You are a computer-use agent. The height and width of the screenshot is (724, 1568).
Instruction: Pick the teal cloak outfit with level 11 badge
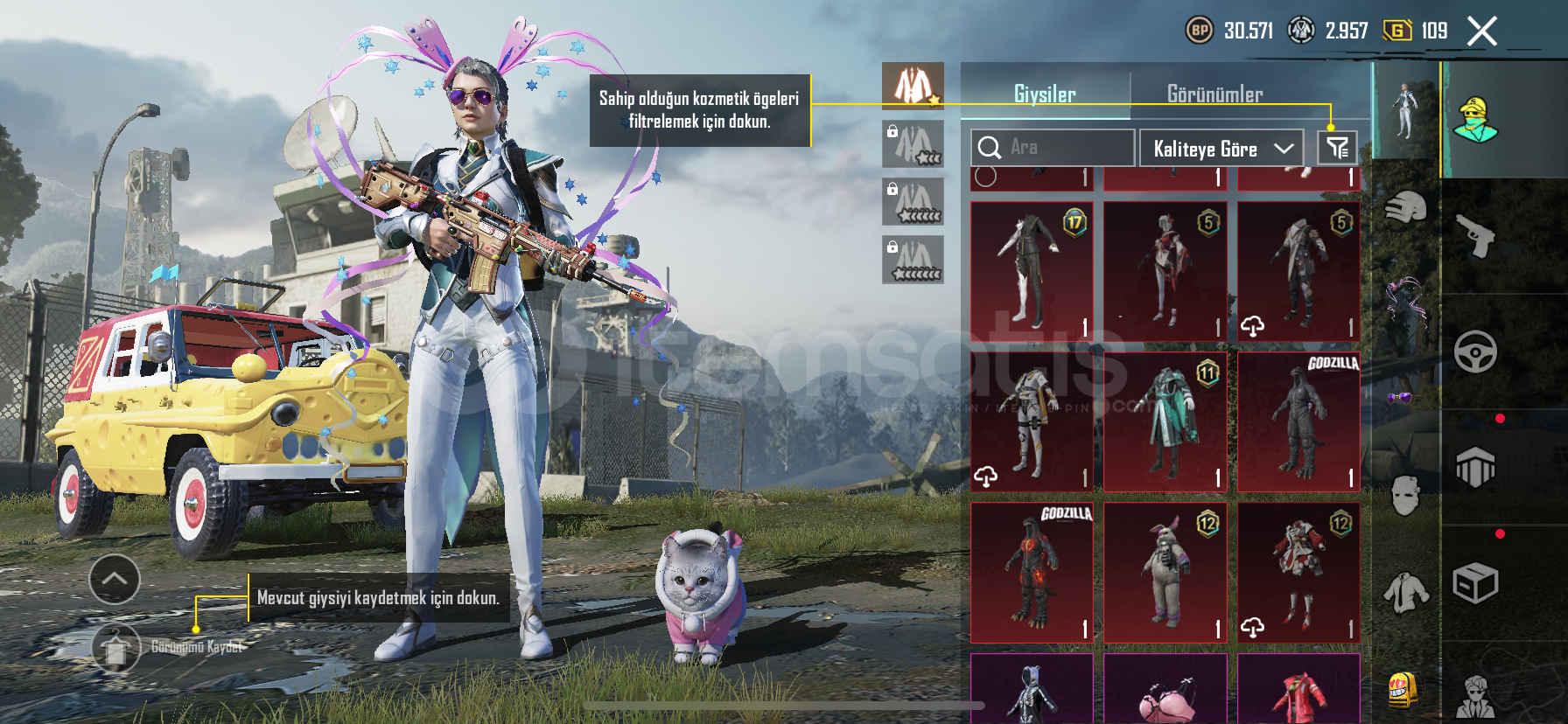coord(1165,421)
